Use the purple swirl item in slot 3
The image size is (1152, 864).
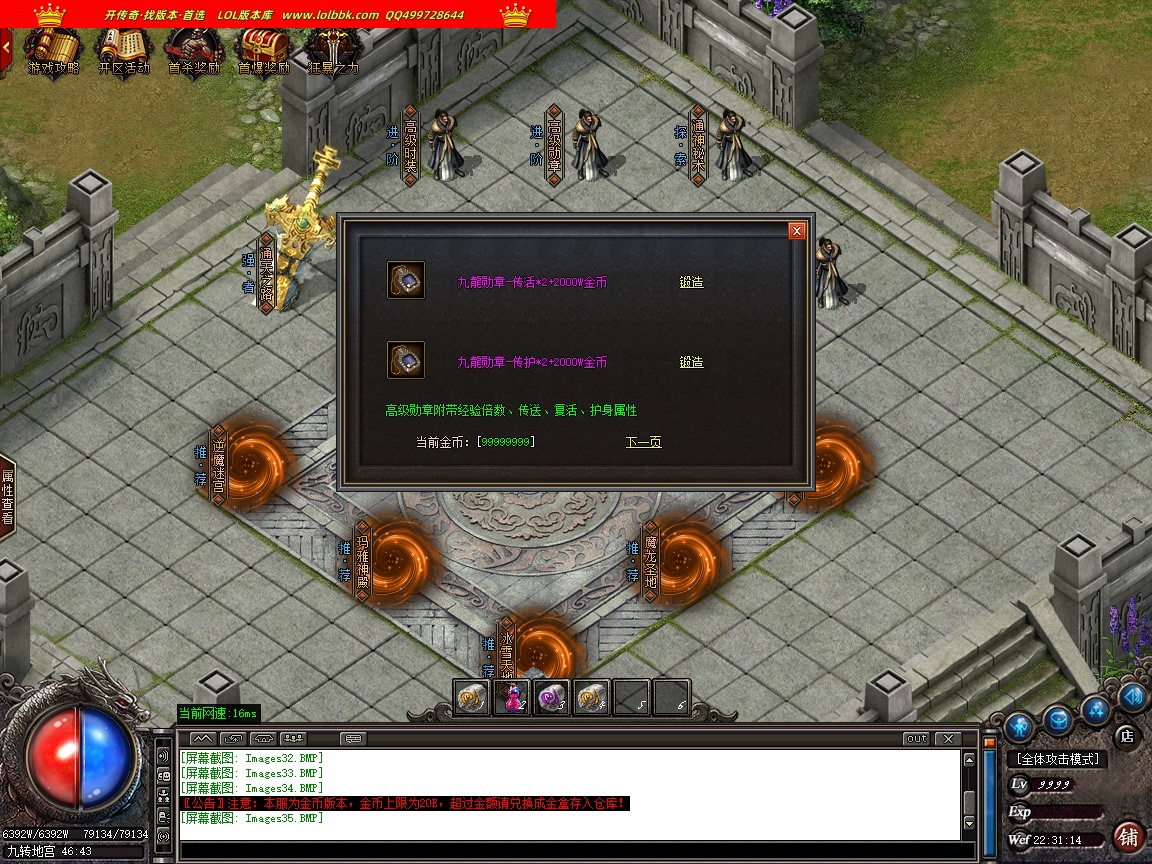click(x=553, y=698)
